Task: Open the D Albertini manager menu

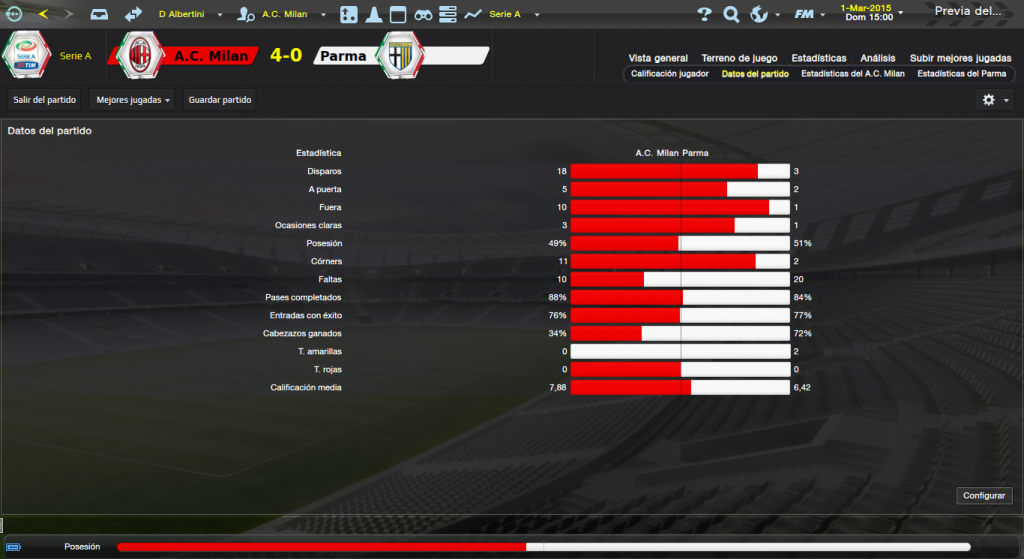Action: click(189, 15)
